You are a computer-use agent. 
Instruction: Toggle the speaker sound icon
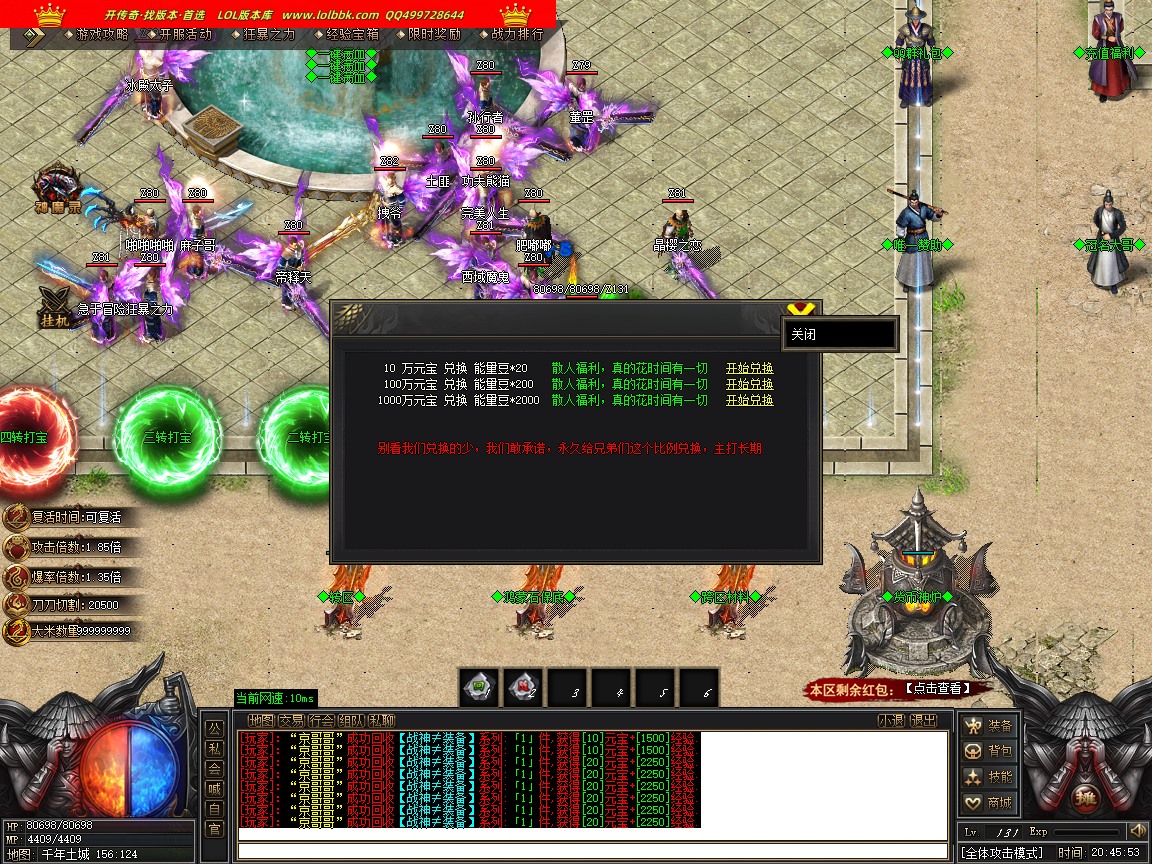coord(1137,831)
